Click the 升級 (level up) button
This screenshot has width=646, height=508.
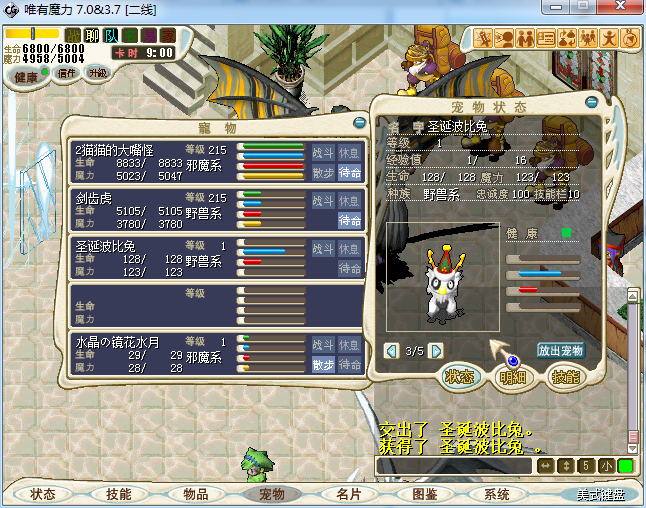coord(97,73)
